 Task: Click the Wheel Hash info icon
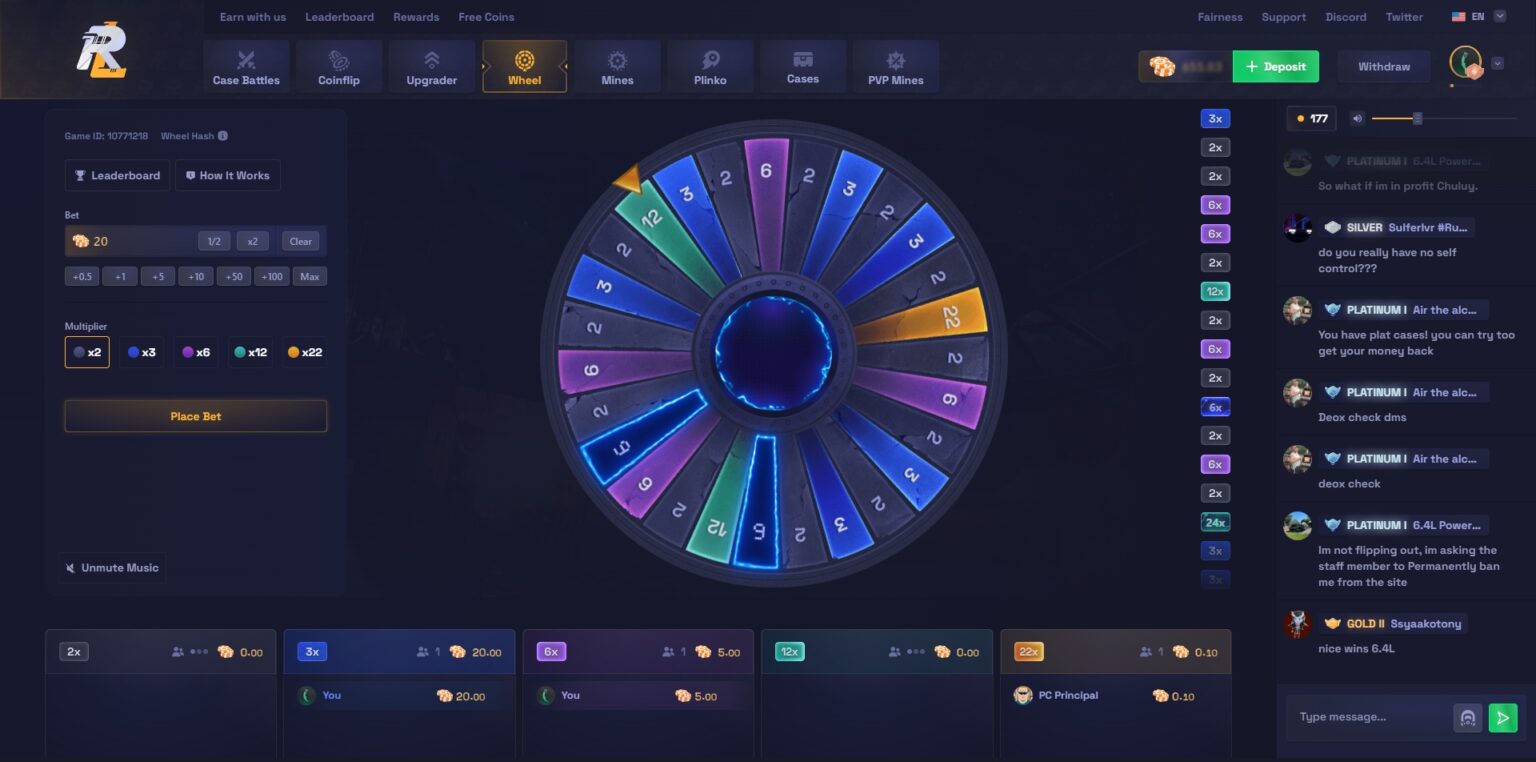point(222,136)
